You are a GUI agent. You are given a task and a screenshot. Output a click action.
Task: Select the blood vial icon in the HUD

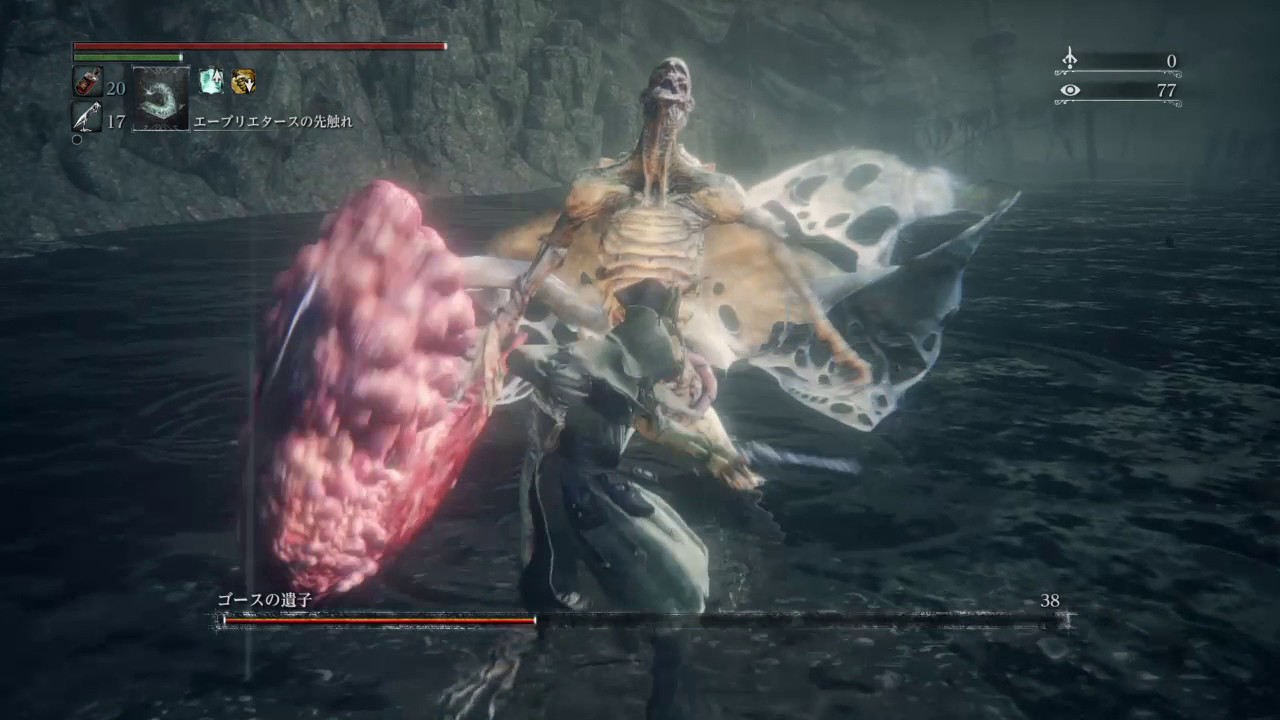tap(87, 82)
